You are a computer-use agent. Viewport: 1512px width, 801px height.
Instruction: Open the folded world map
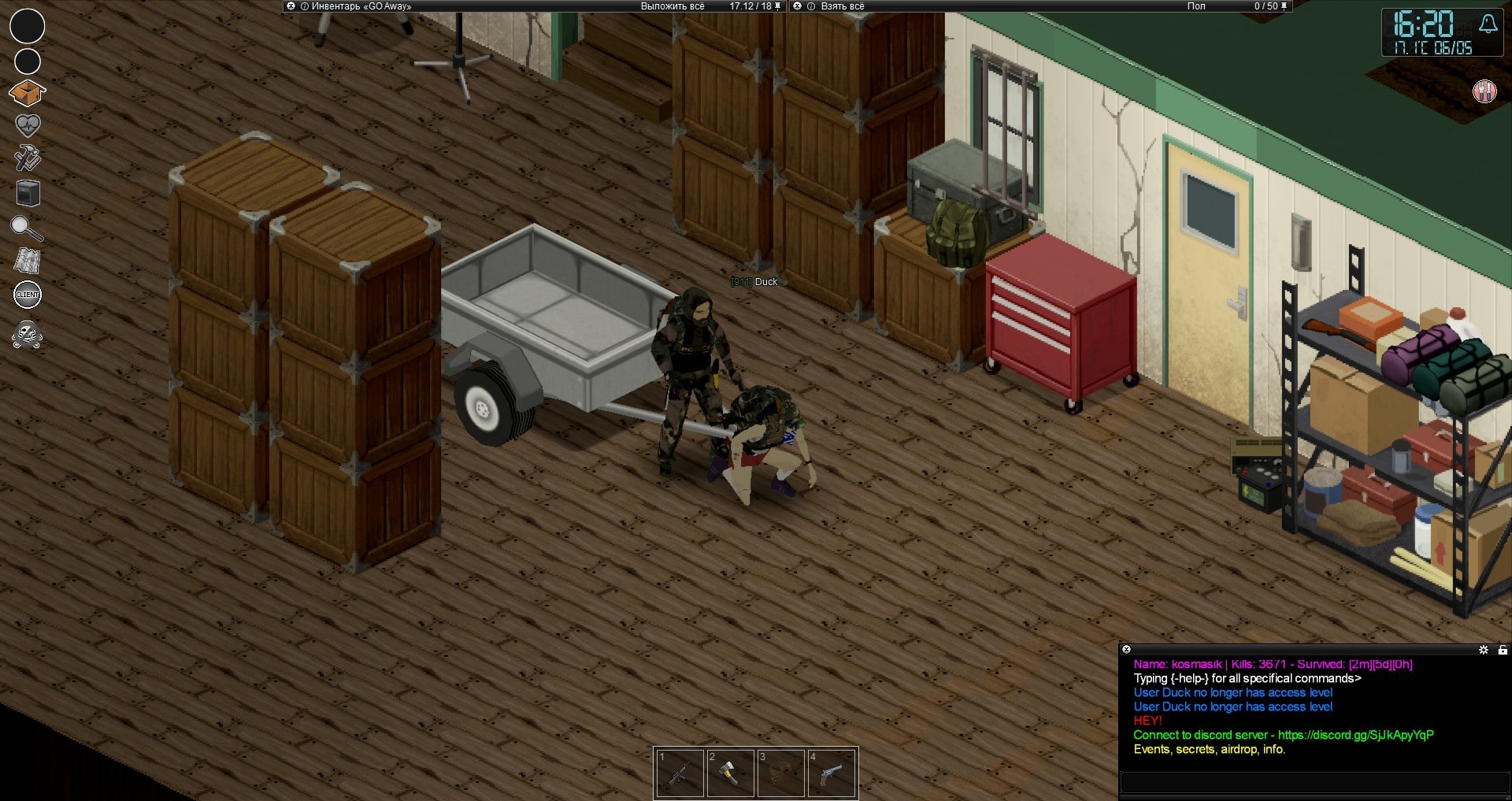28,261
